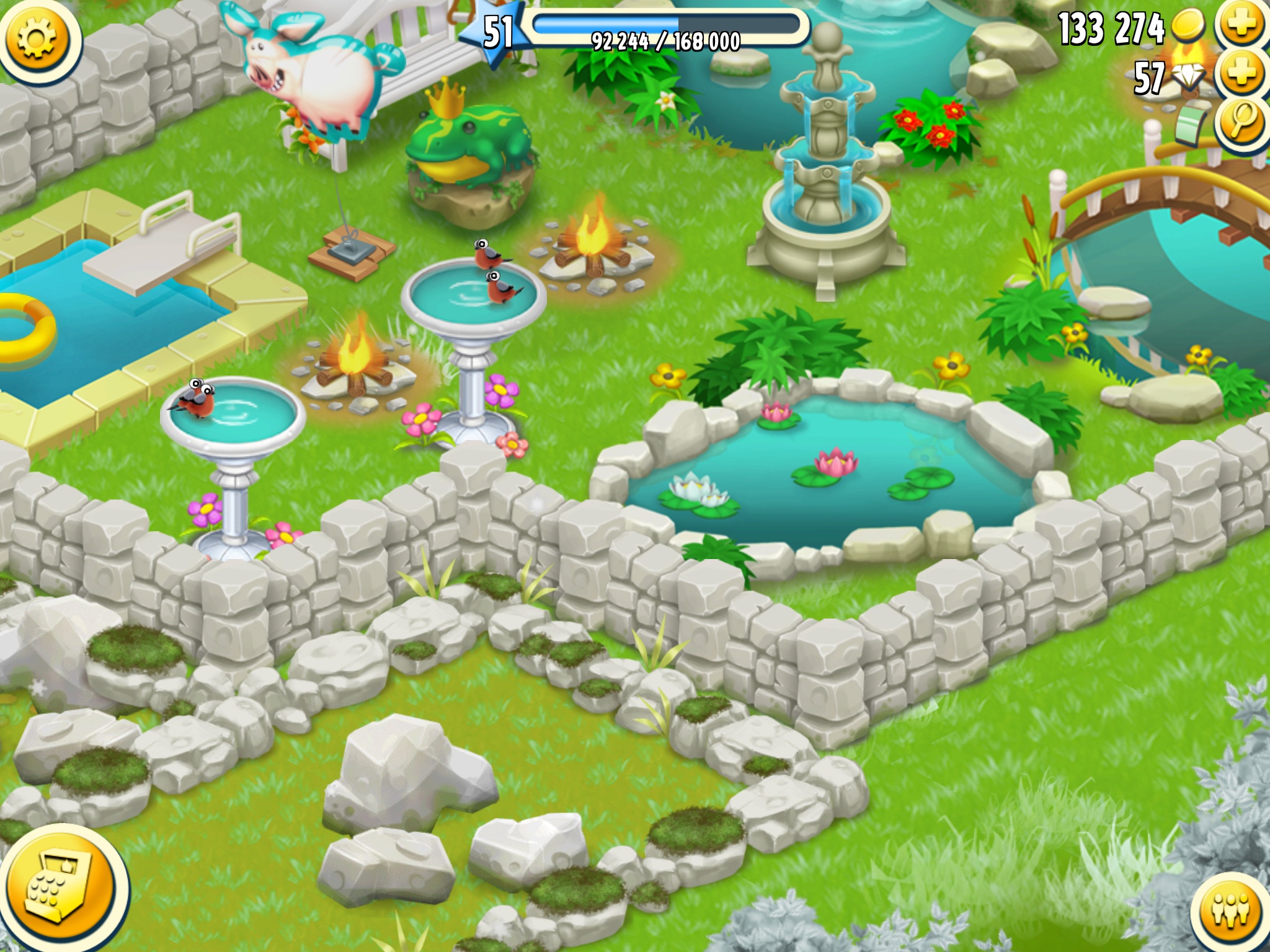Buy more diamonds with plus button
Image resolution: width=1270 pixels, height=952 pixels.
pyautogui.click(x=1242, y=74)
